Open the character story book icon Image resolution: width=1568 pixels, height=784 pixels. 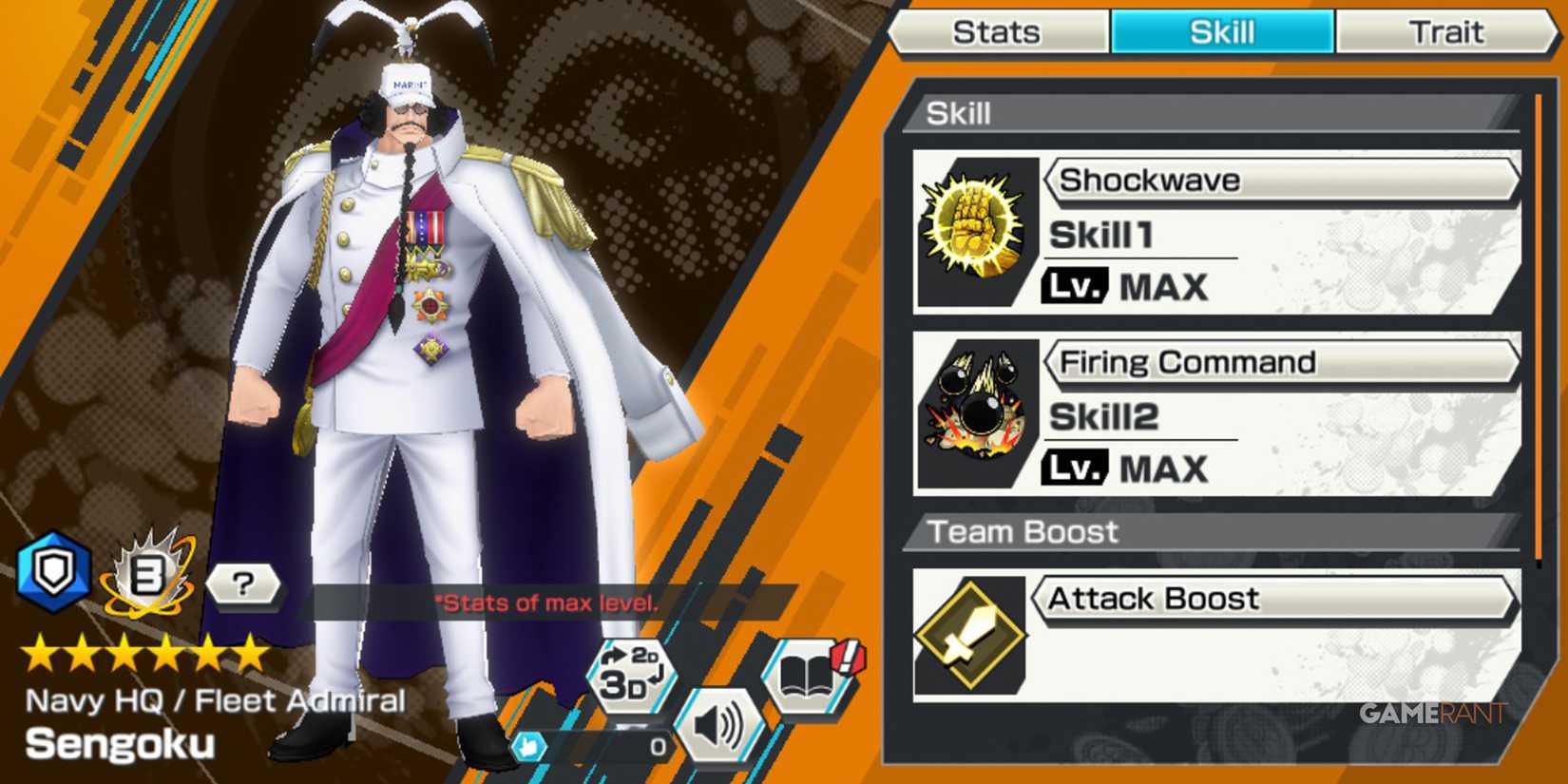806,678
